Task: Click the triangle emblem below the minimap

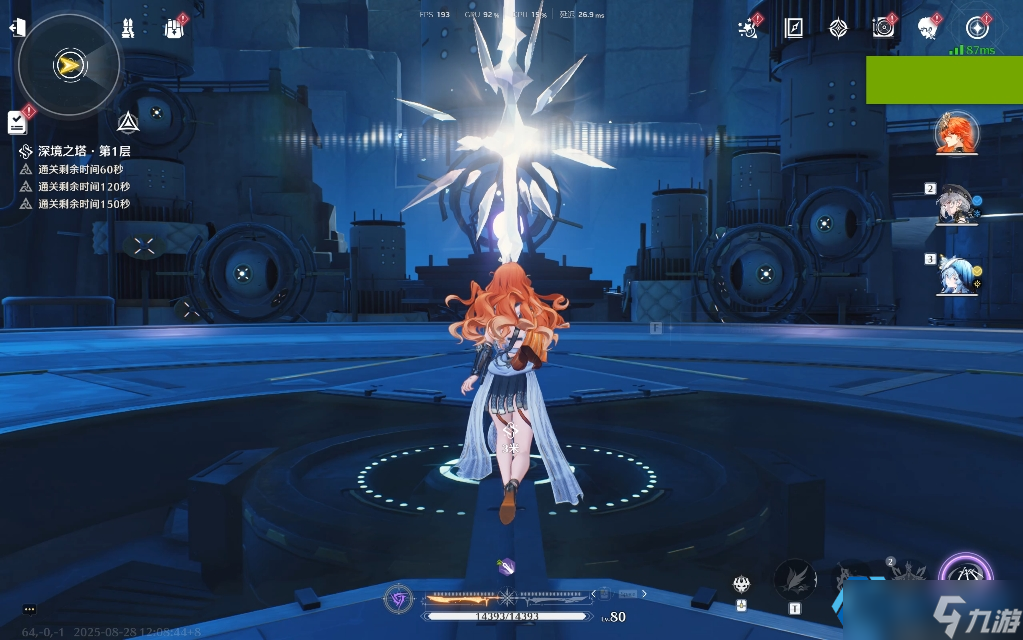Action: (128, 123)
